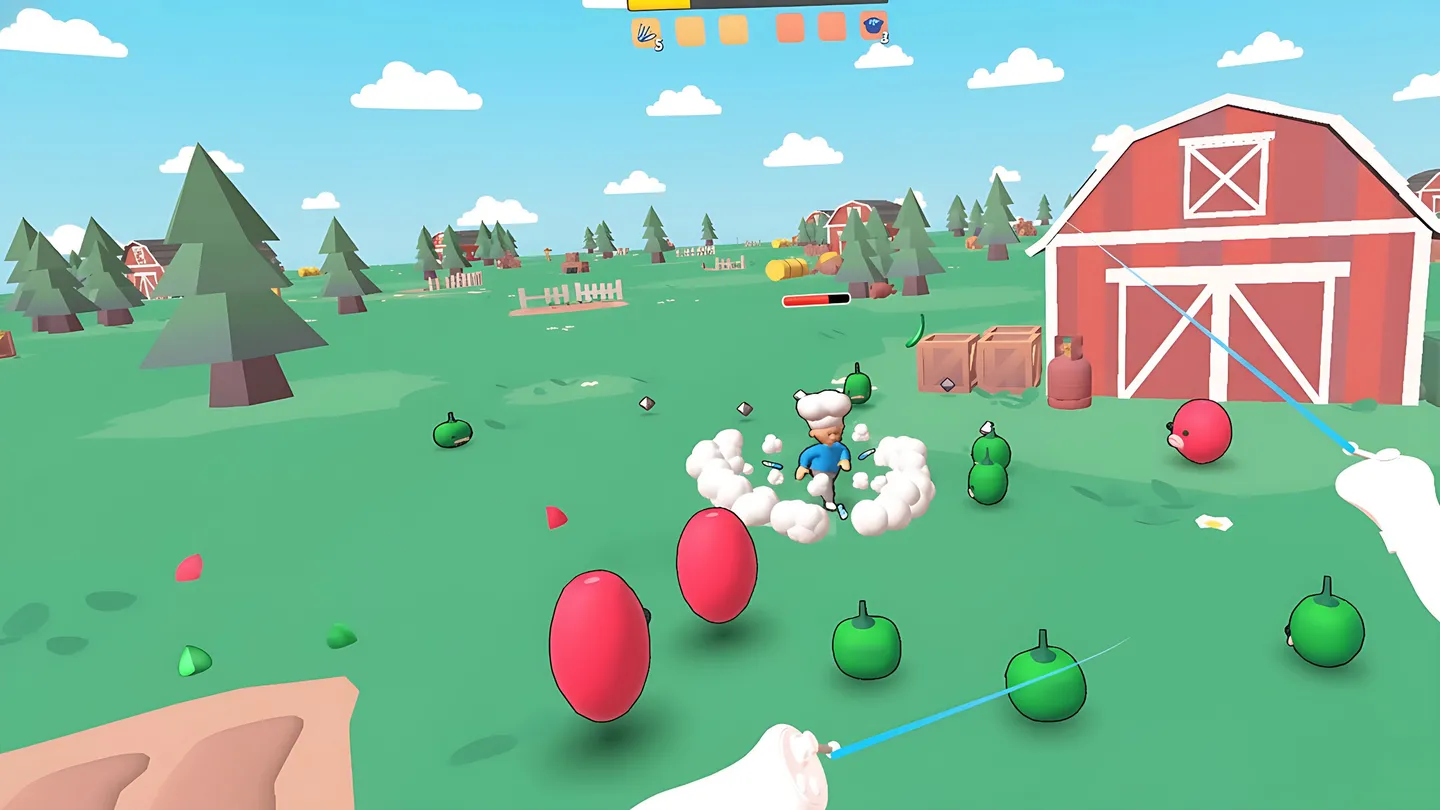Click the gray diamond gem near the player
Viewport: 1440px width, 810px height.
click(744, 408)
